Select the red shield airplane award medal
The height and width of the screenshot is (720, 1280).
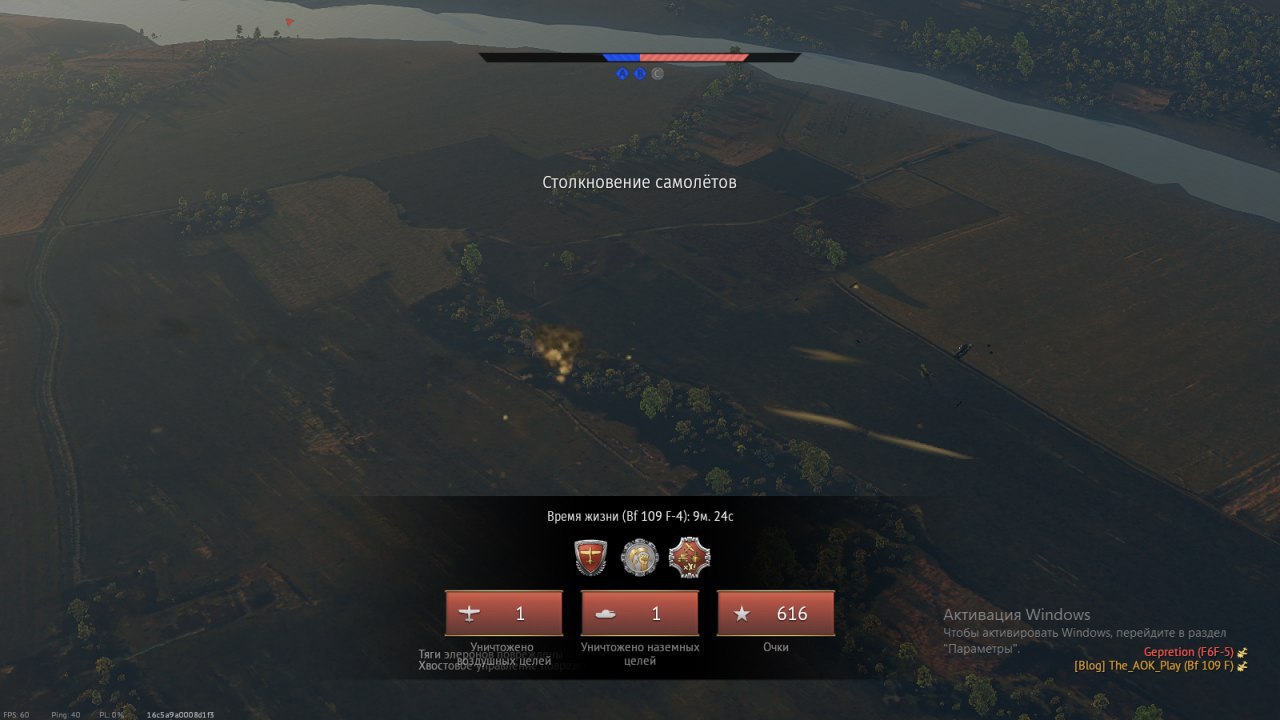pyautogui.click(x=591, y=557)
